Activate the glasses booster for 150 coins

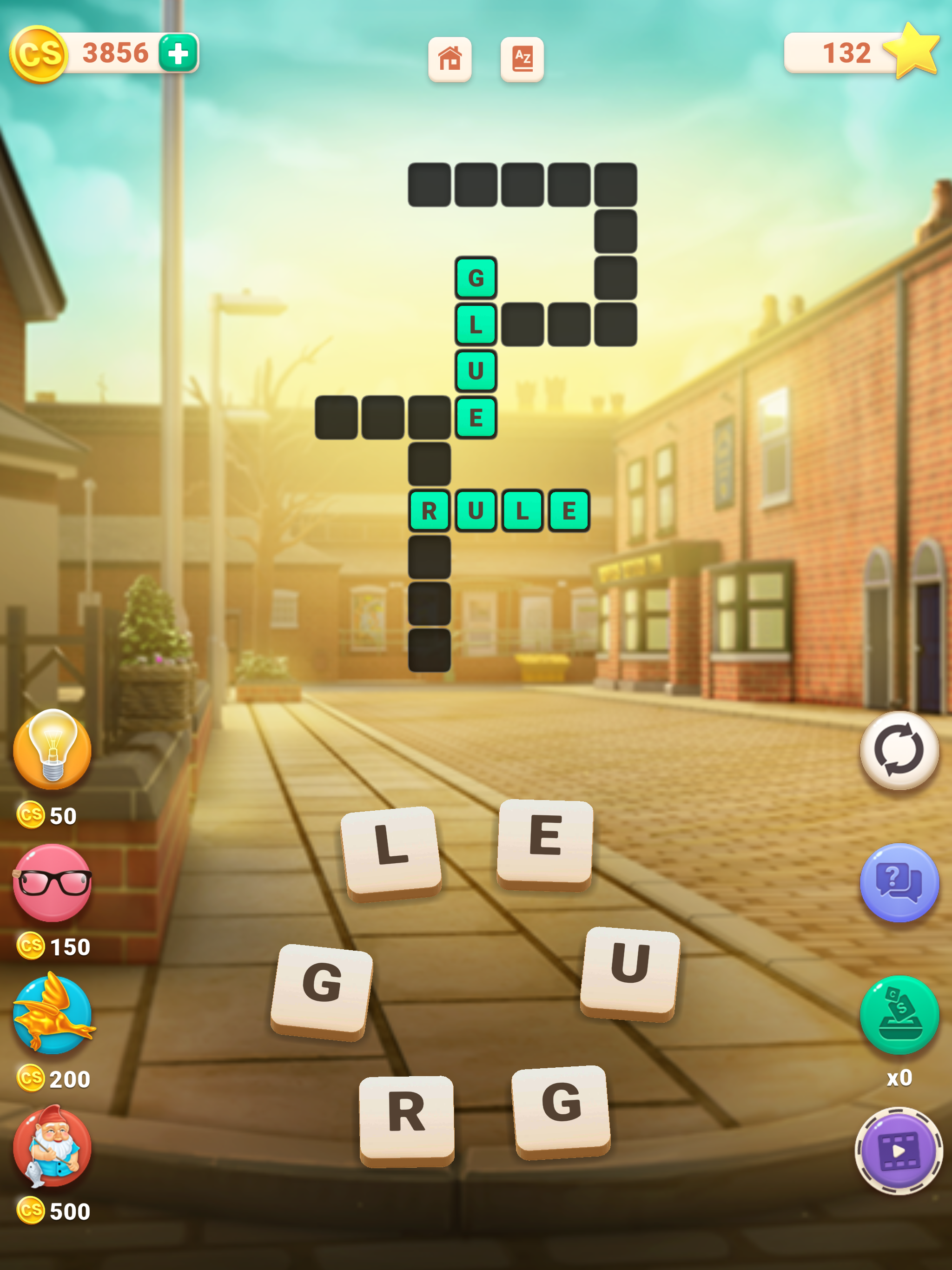52,883
